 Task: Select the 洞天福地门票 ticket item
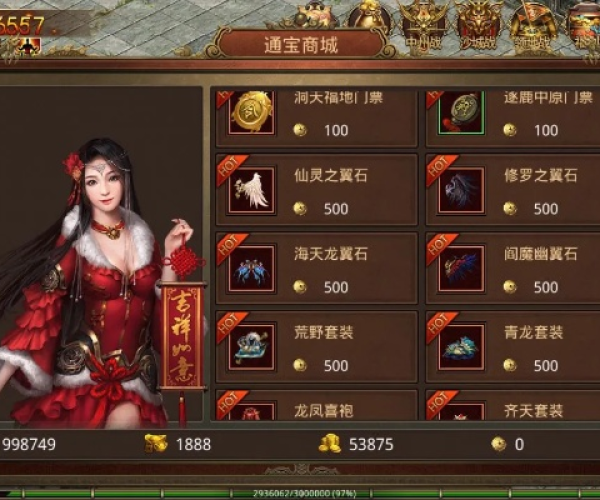tap(316, 117)
